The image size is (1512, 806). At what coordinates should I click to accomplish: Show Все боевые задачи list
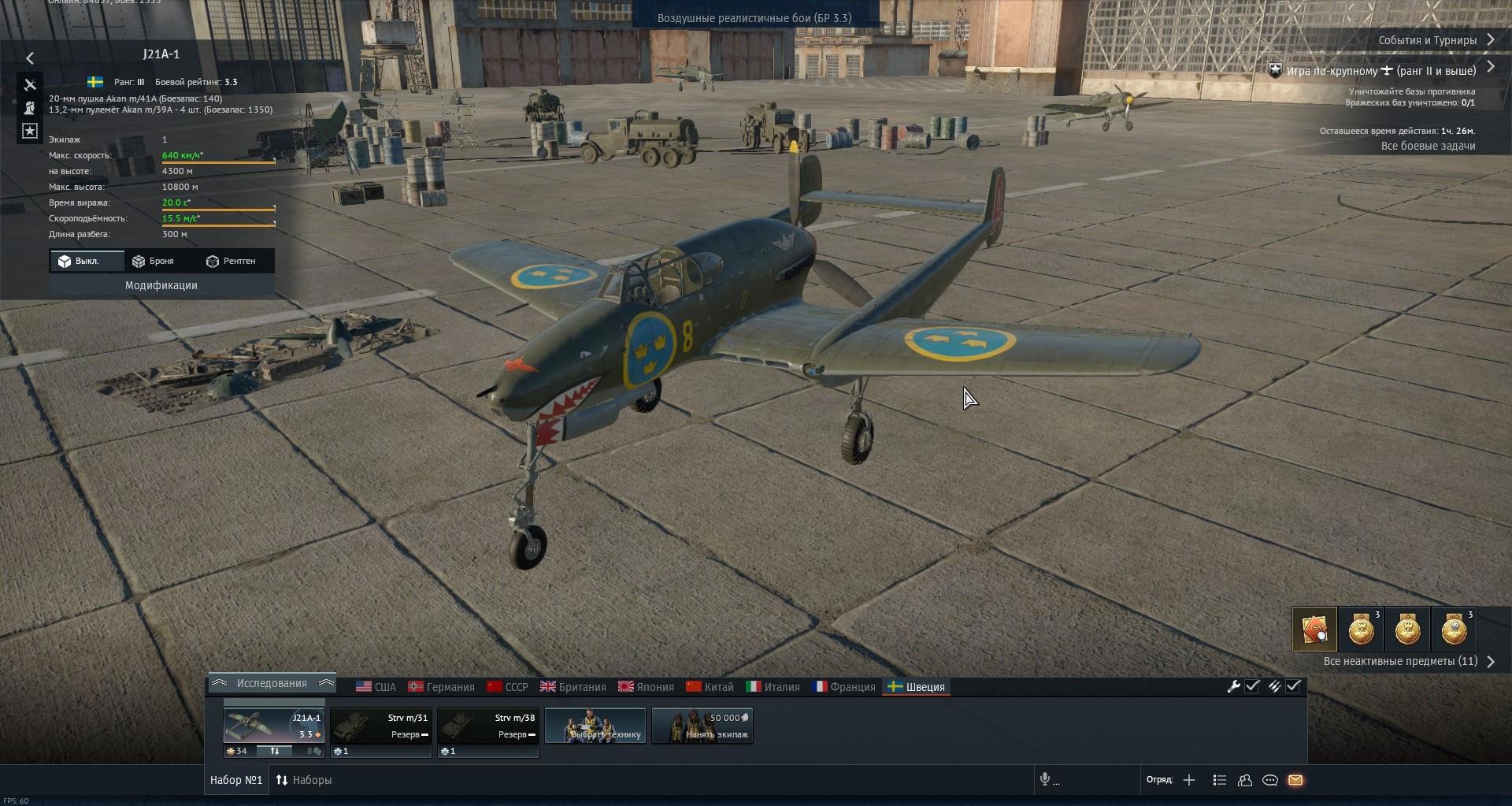pyautogui.click(x=1427, y=146)
